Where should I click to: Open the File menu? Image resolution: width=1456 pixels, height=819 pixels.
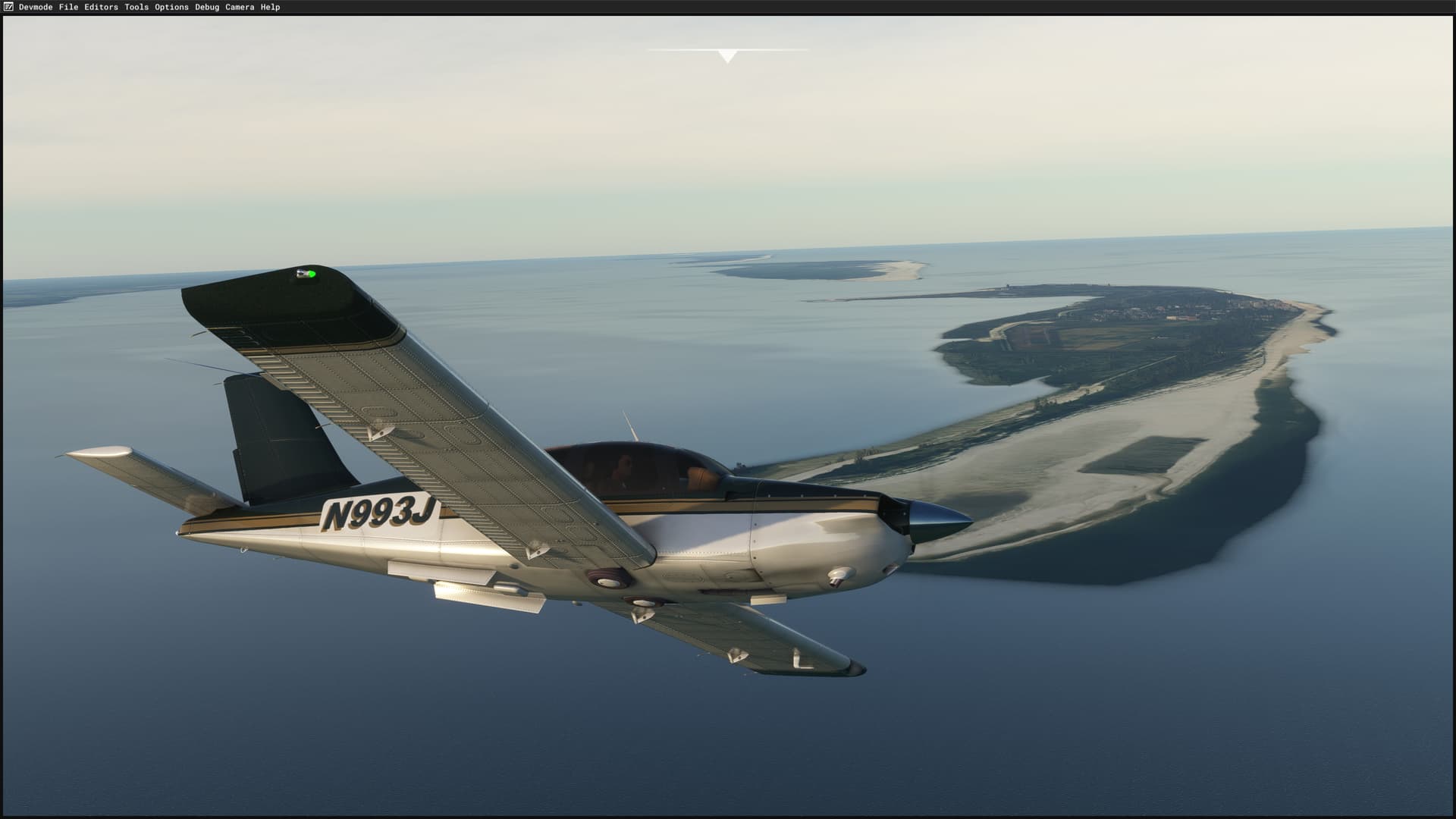pos(69,7)
